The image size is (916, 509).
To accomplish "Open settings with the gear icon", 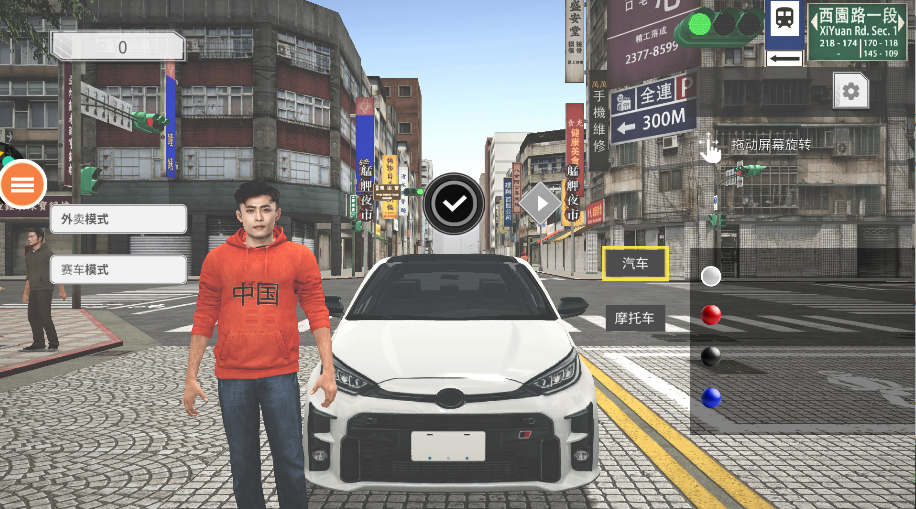I will [x=851, y=92].
